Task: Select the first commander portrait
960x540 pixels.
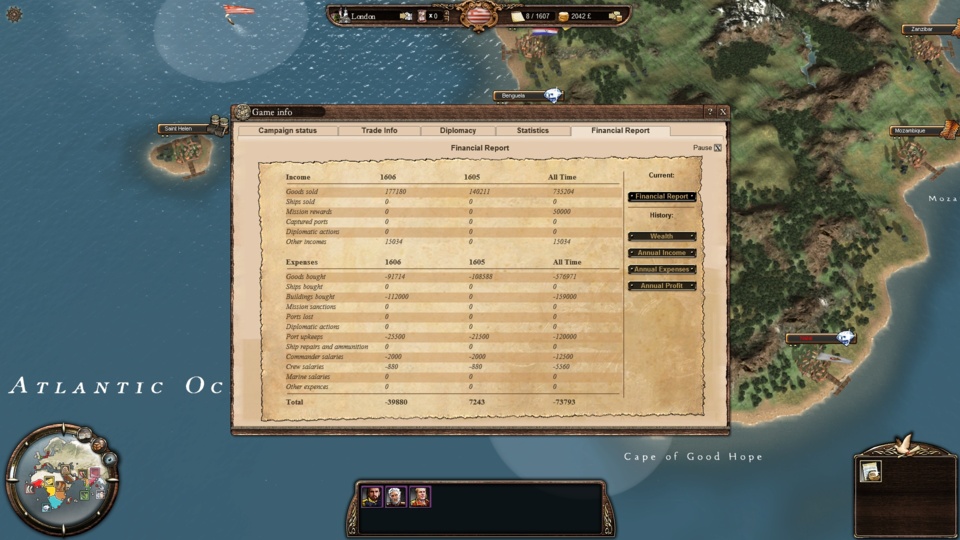Action: [x=372, y=496]
